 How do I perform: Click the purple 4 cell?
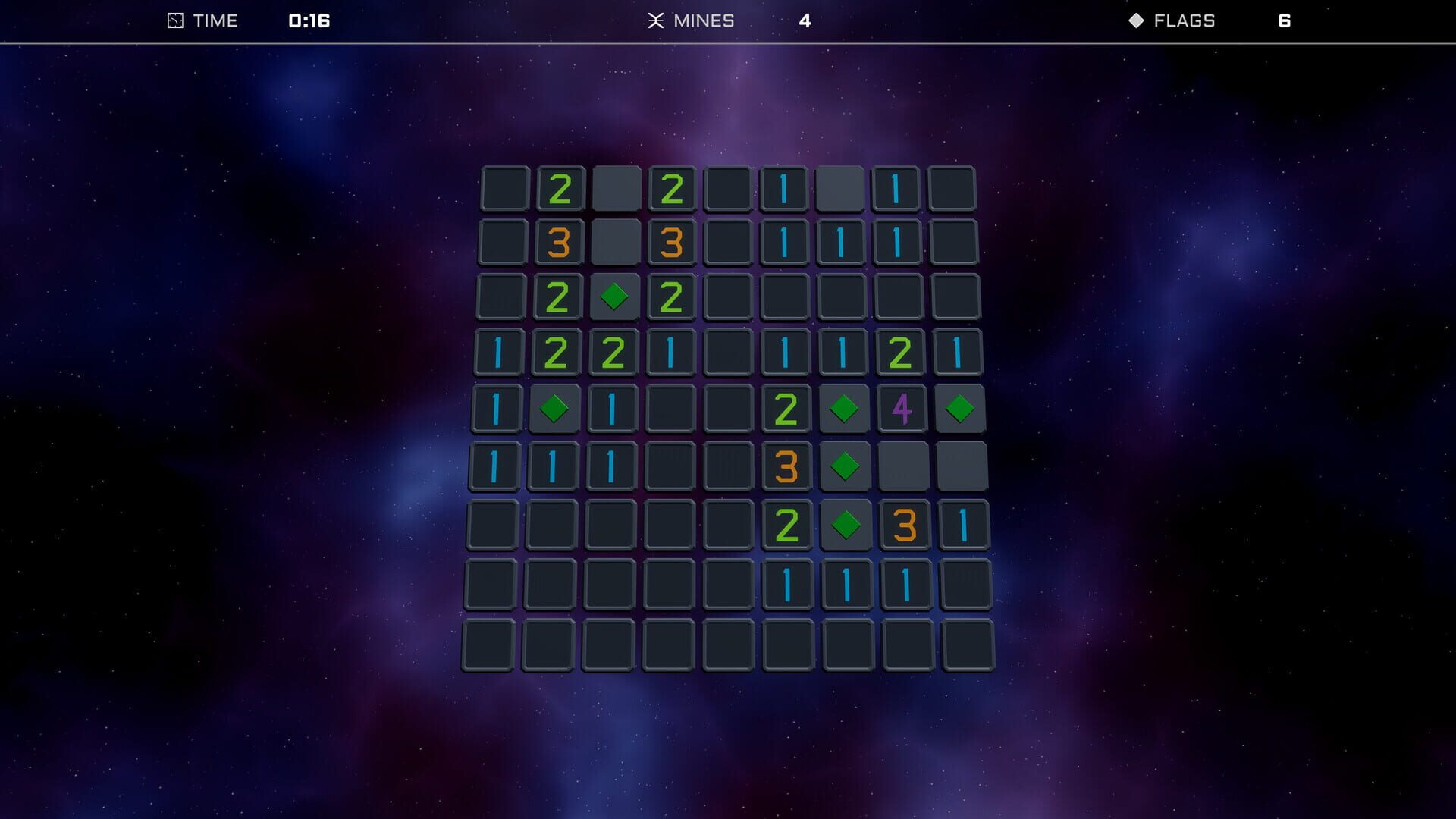(902, 408)
